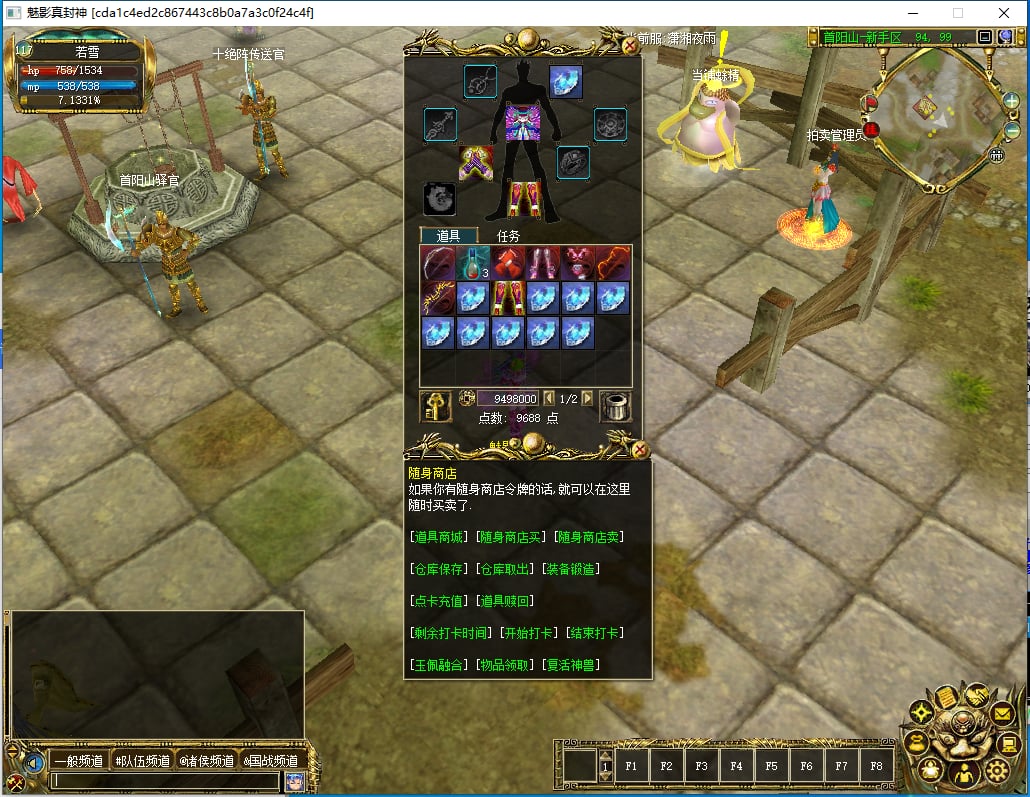Click the trash bin discard button
Screen dimensions: 1030x797
pyautogui.click(x=615, y=407)
